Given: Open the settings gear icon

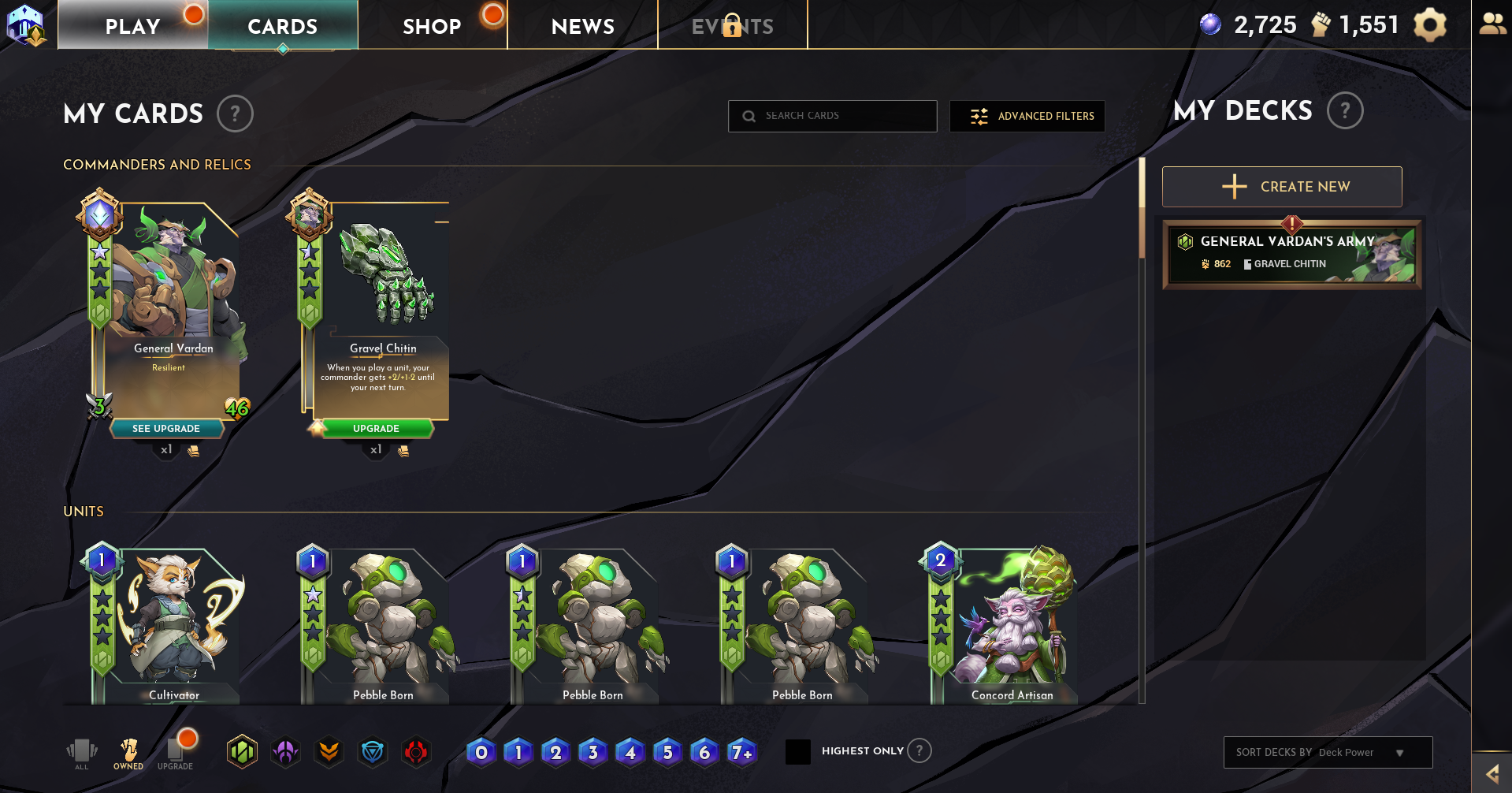Looking at the screenshot, I should pos(1429,25).
